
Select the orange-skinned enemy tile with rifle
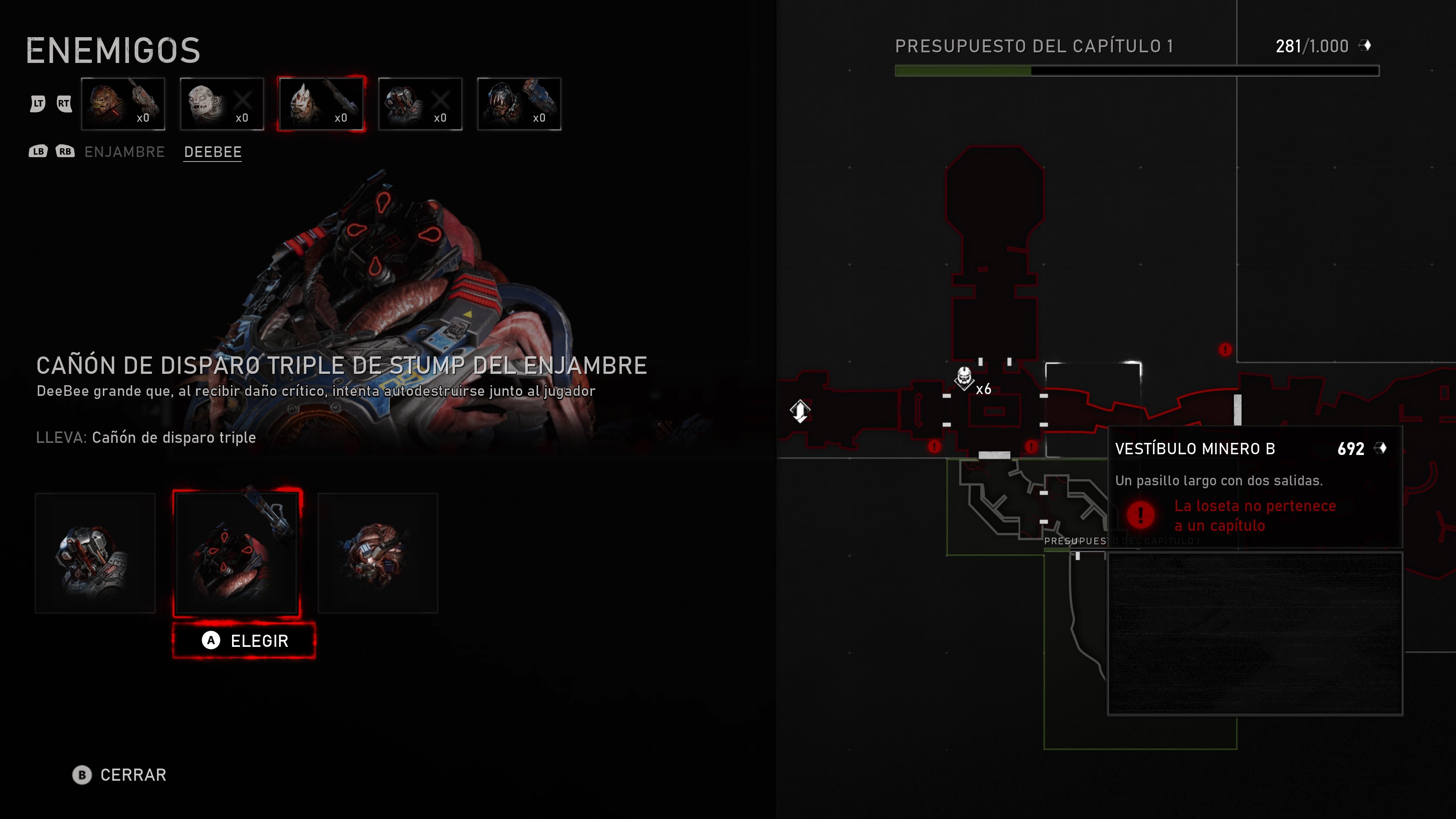pos(123,104)
